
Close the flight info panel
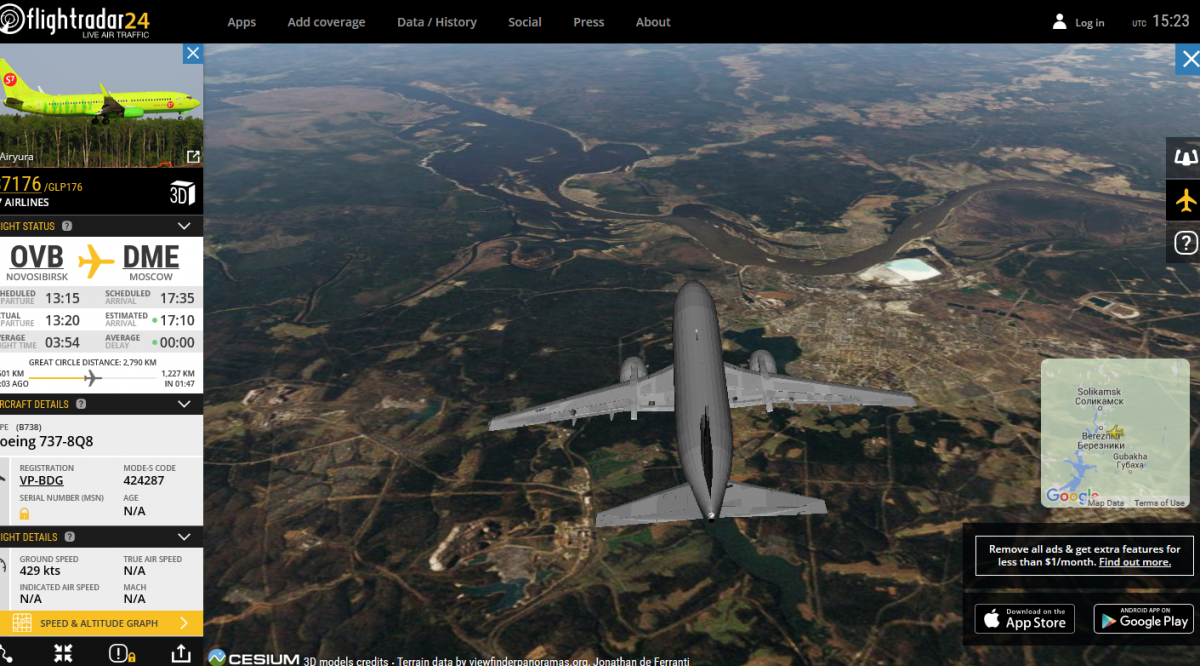coord(193,54)
